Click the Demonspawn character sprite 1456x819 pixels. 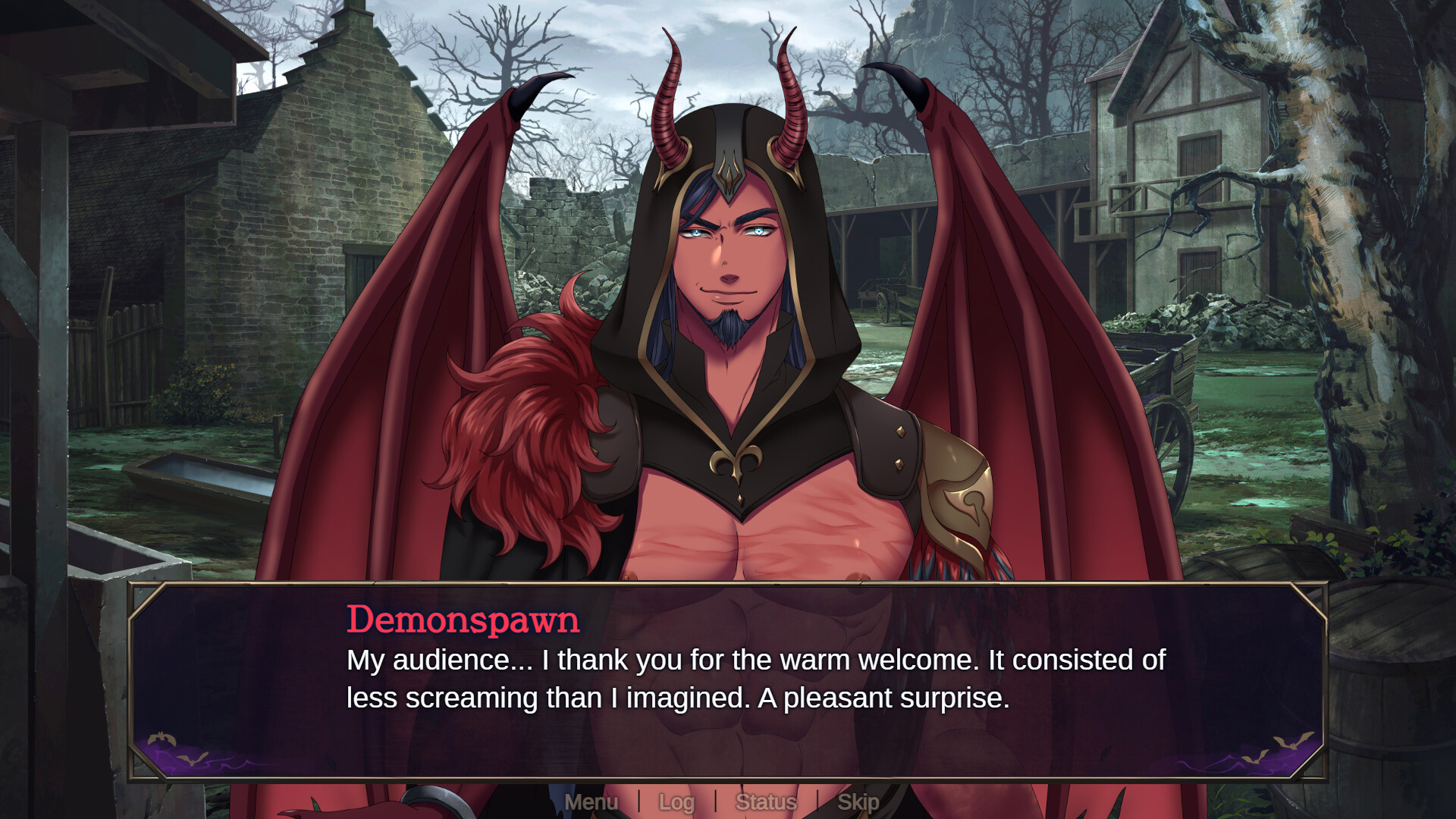(x=728, y=341)
